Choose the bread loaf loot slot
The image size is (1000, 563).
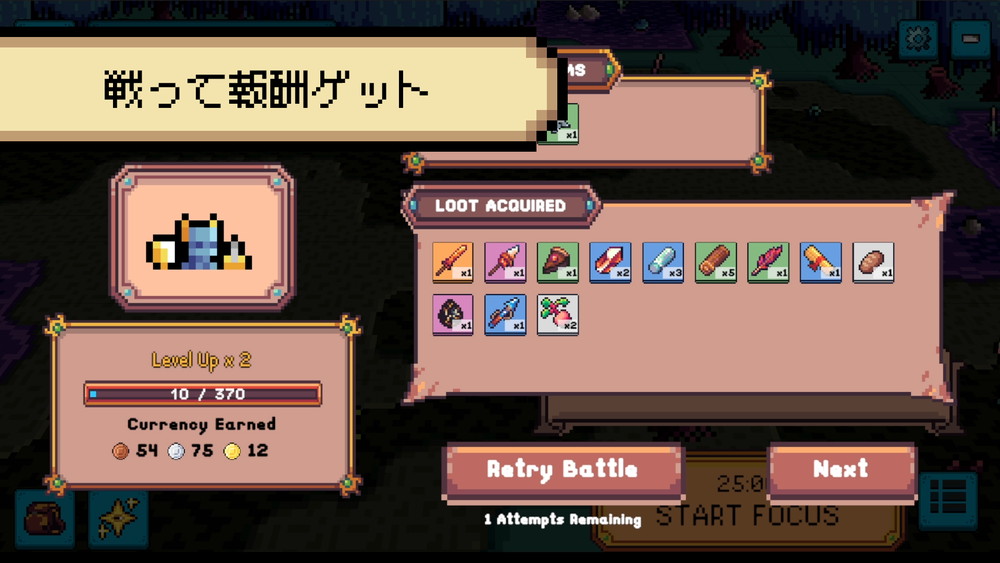[873, 262]
